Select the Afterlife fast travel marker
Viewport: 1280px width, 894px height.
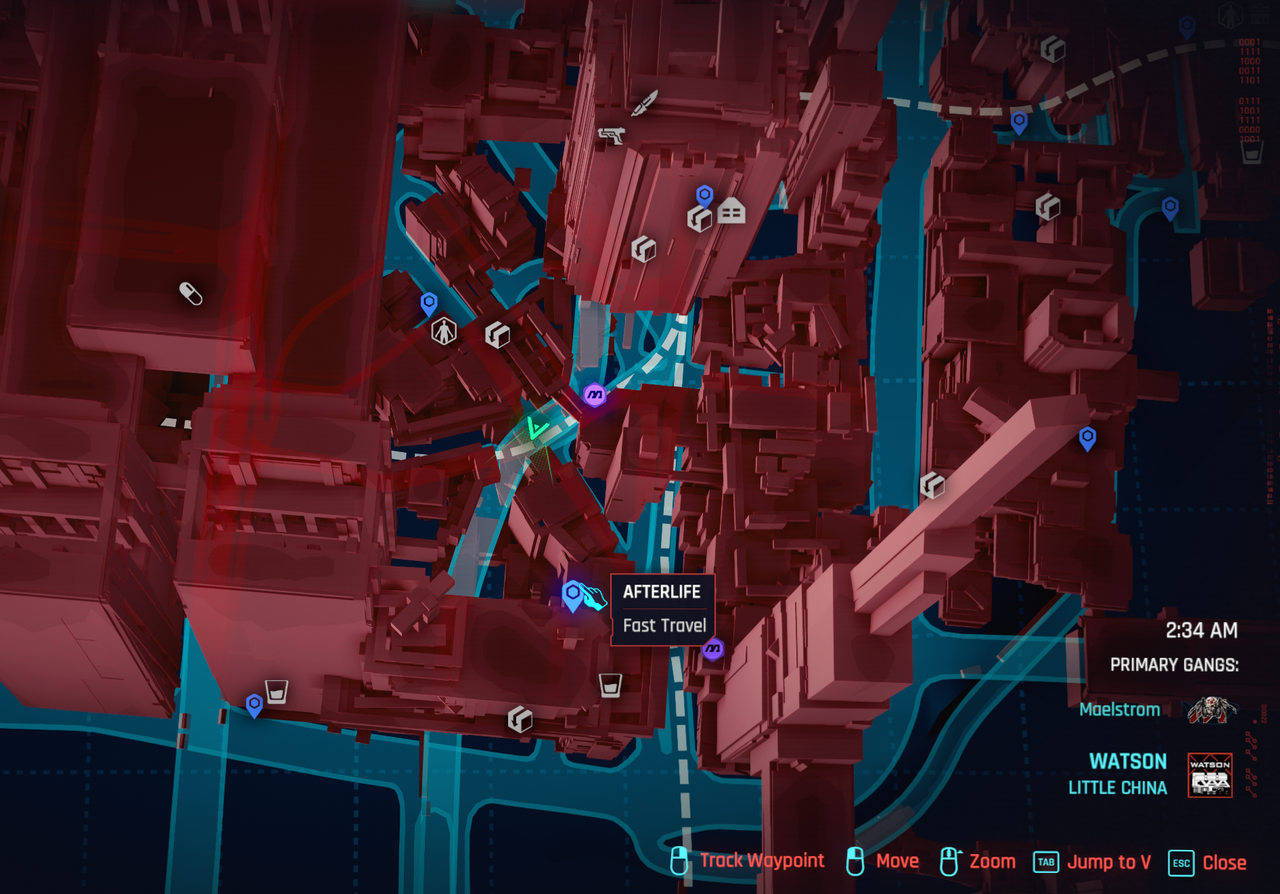(573, 596)
